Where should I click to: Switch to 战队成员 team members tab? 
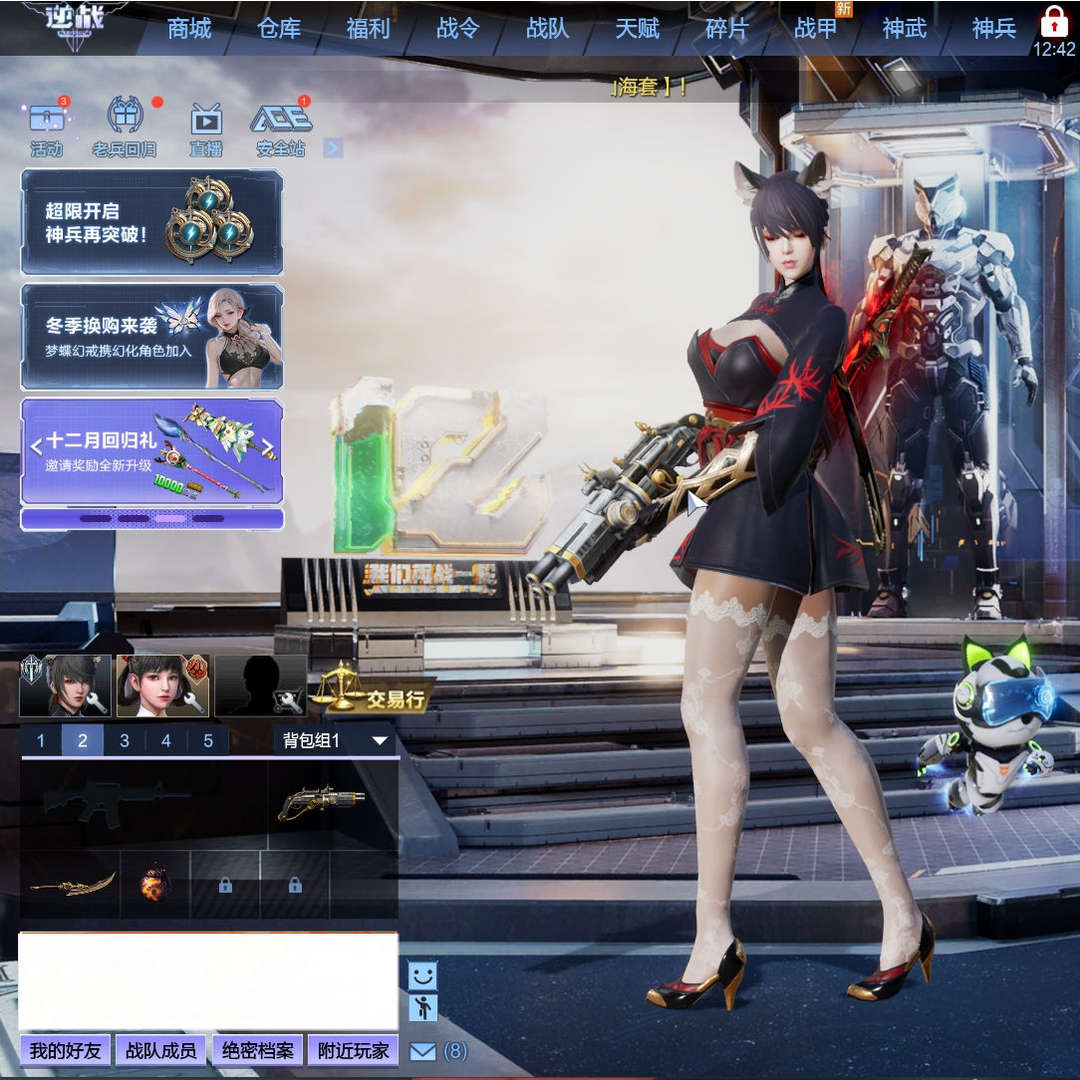click(161, 1051)
